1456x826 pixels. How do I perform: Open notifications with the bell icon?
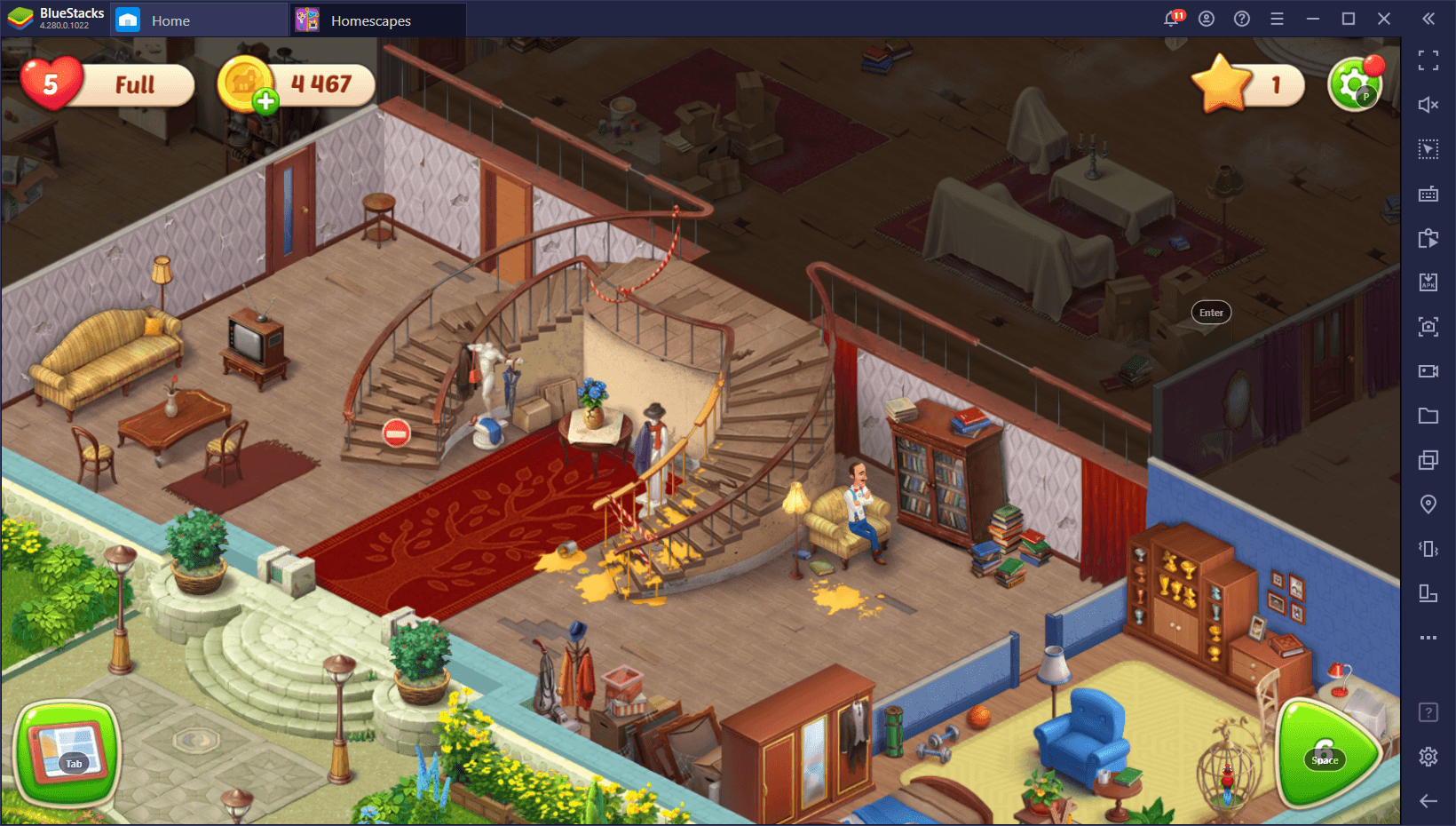tap(1172, 18)
